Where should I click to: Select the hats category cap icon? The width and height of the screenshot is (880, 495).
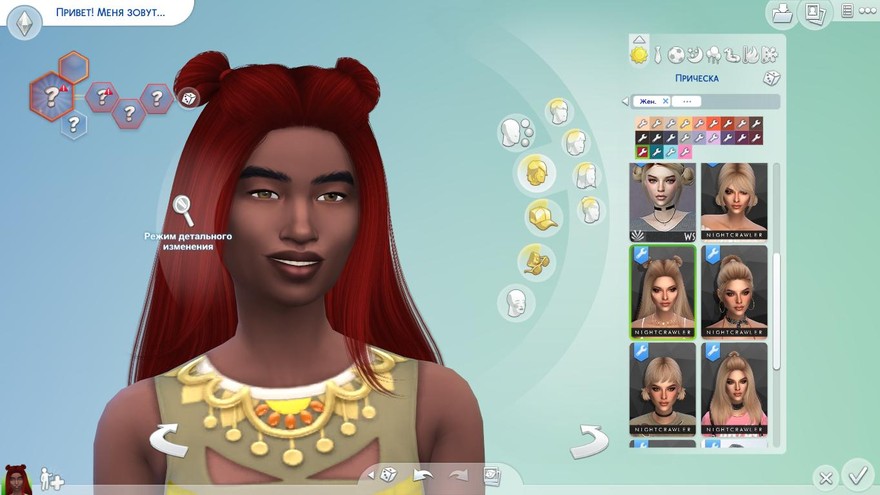click(x=542, y=217)
